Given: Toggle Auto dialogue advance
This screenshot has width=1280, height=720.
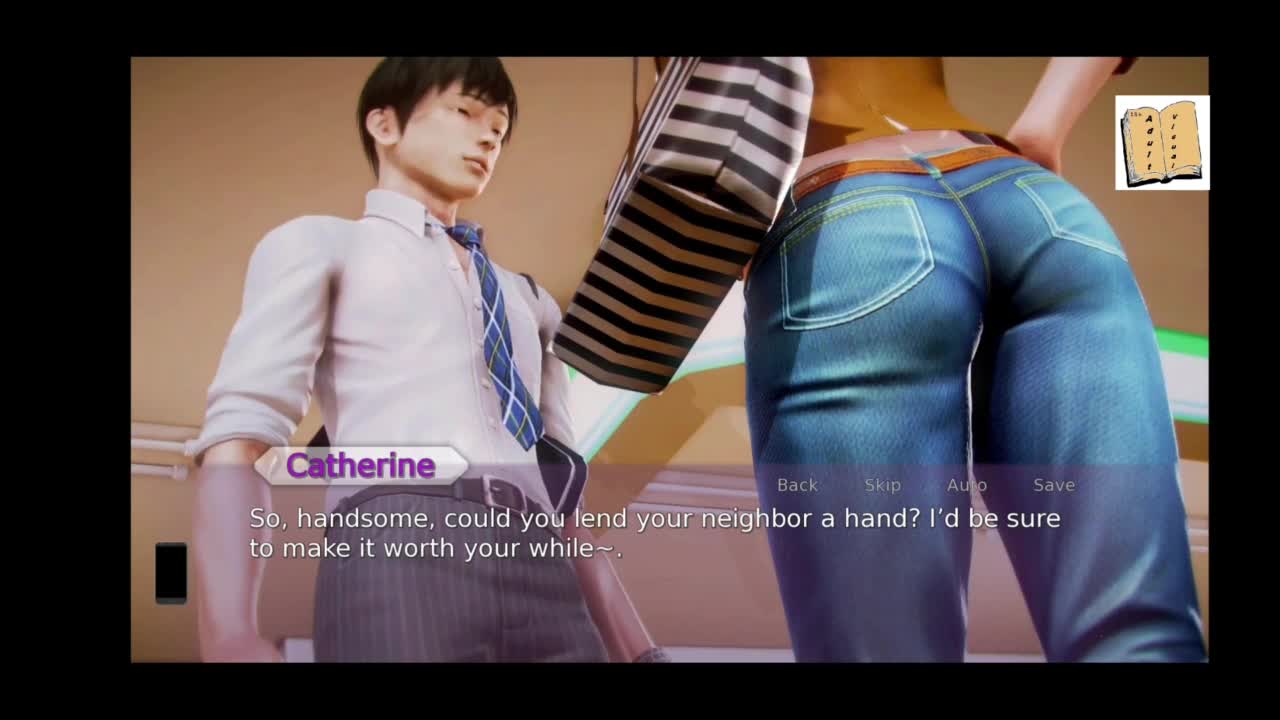Looking at the screenshot, I should click(x=966, y=485).
